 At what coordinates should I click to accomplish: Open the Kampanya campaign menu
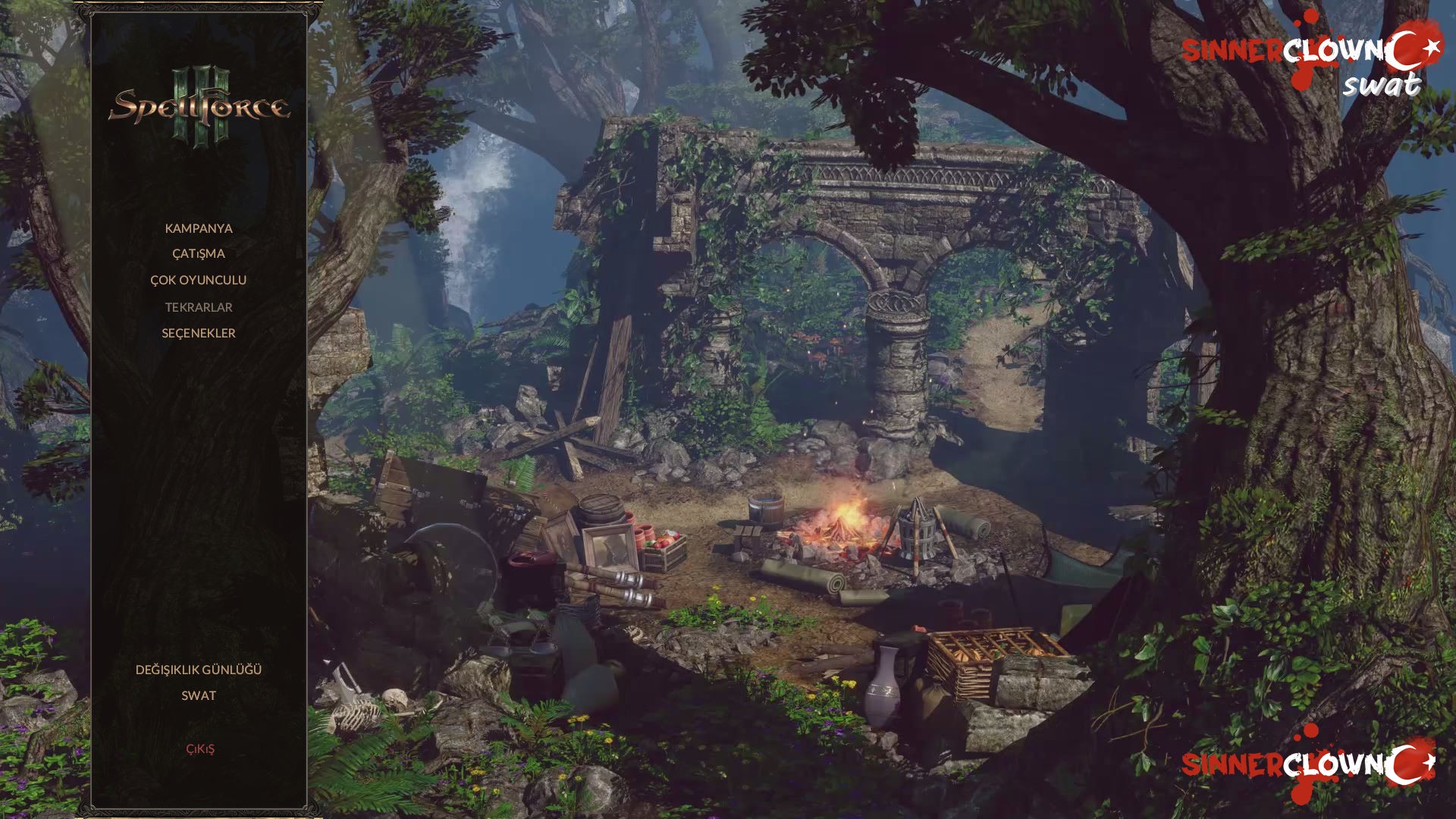[x=199, y=228]
